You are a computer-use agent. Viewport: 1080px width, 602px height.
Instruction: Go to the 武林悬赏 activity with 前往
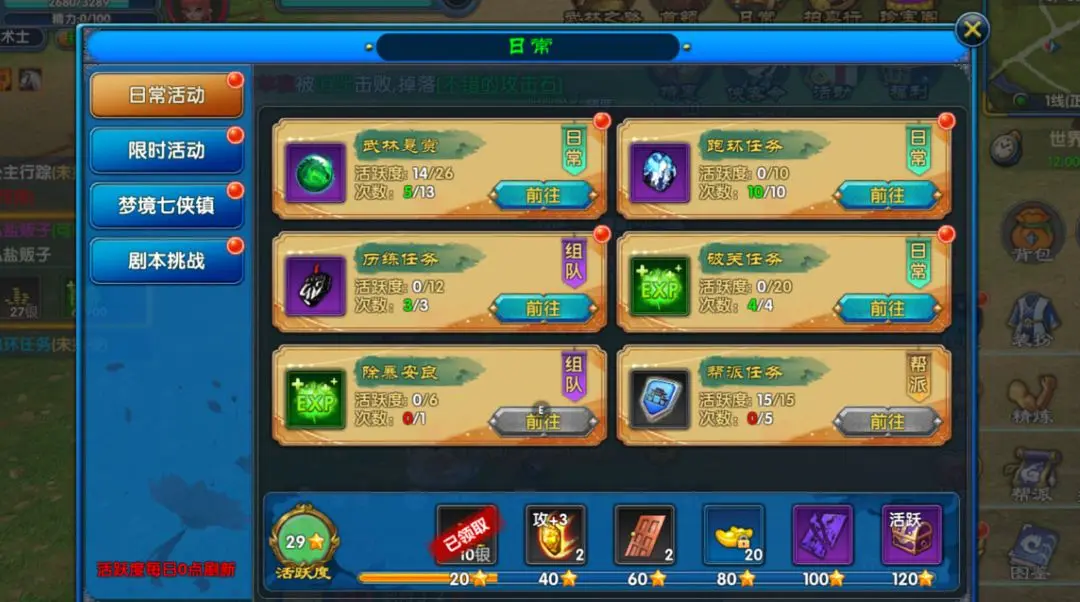point(542,195)
